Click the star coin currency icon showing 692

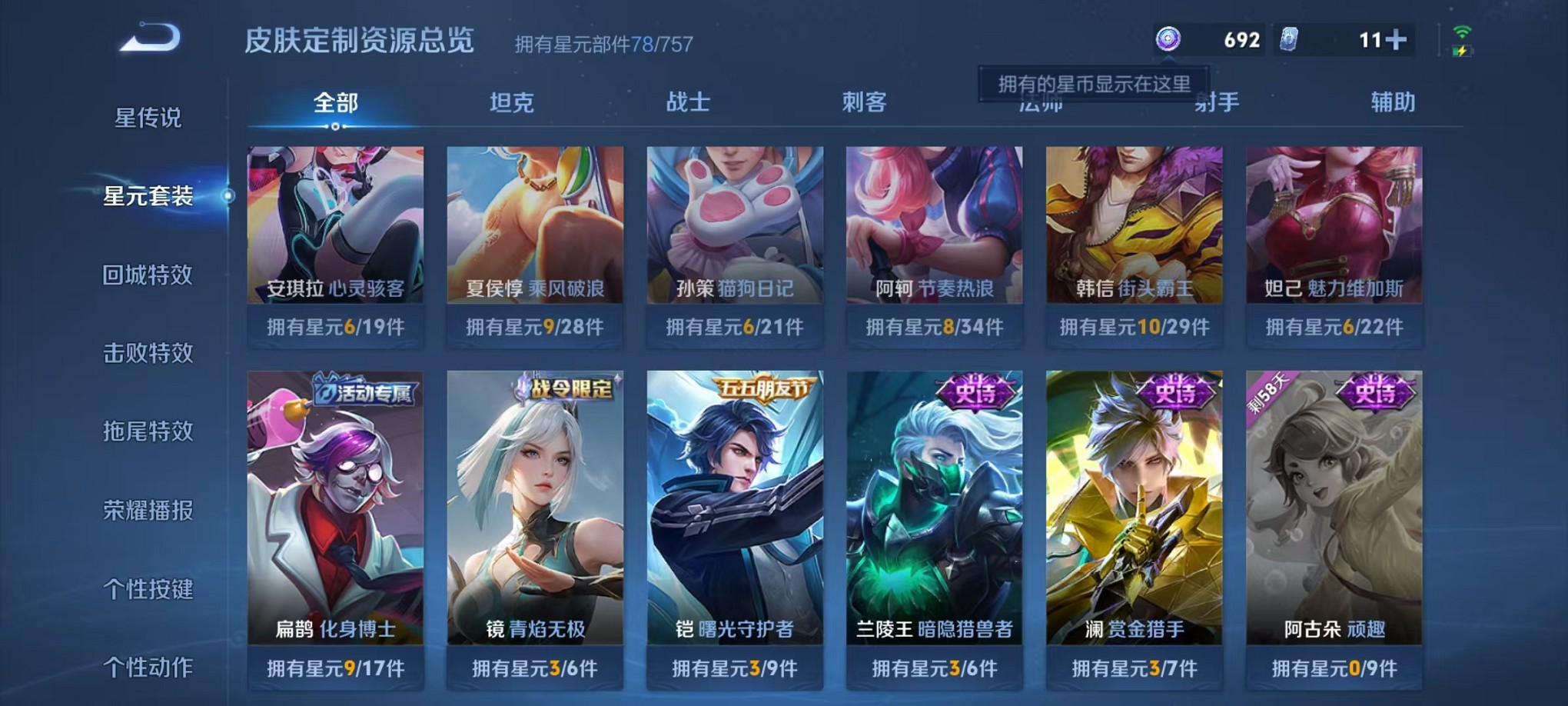point(1167,38)
